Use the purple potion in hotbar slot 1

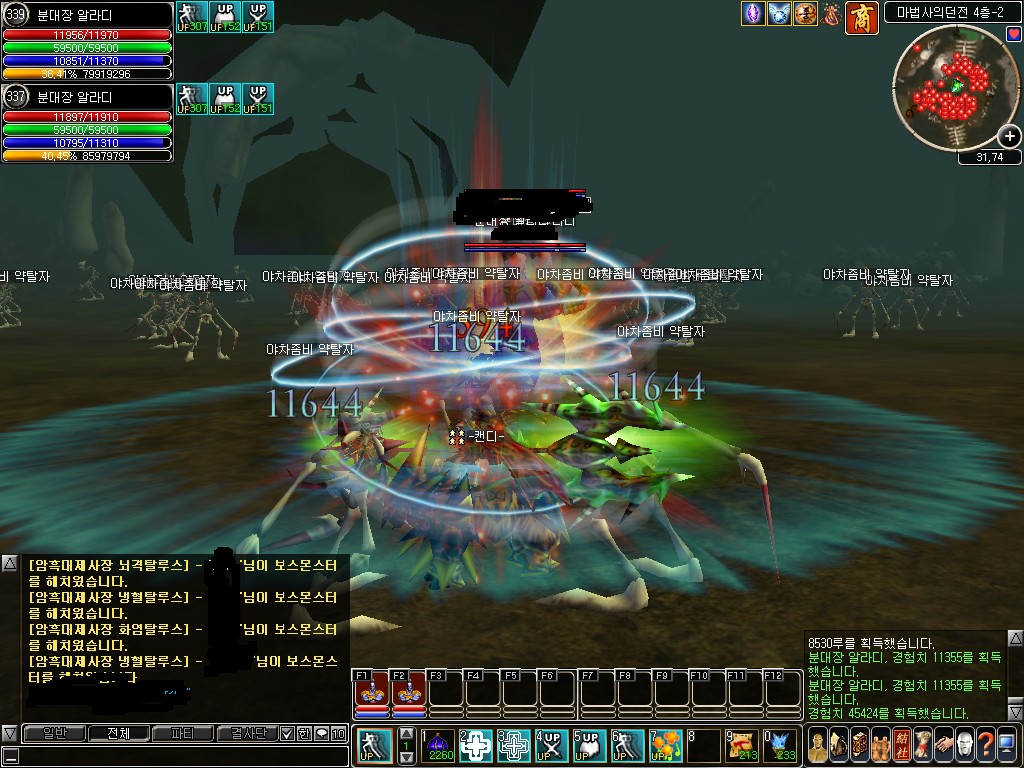(440, 745)
